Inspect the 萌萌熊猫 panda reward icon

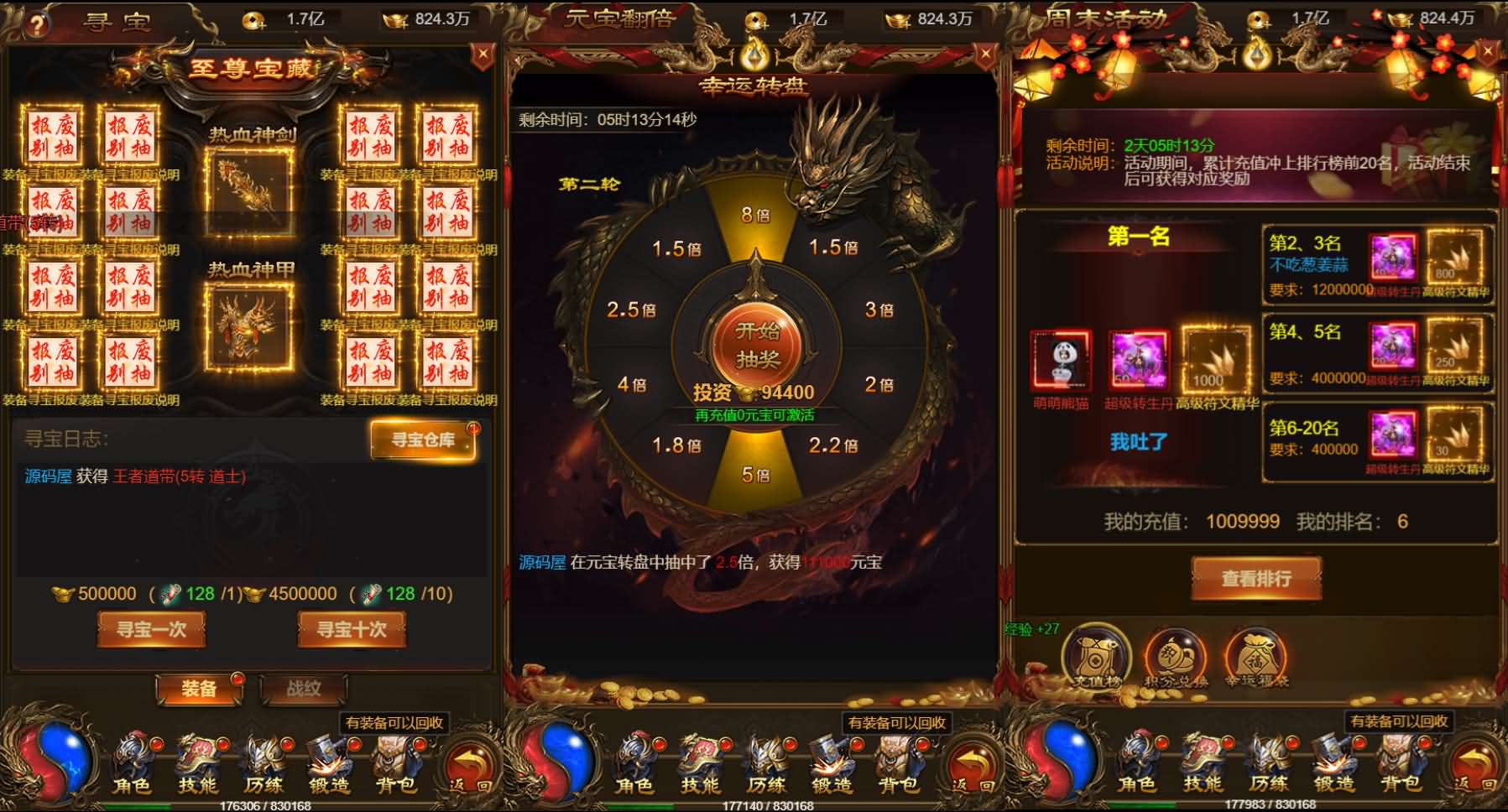(1061, 362)
